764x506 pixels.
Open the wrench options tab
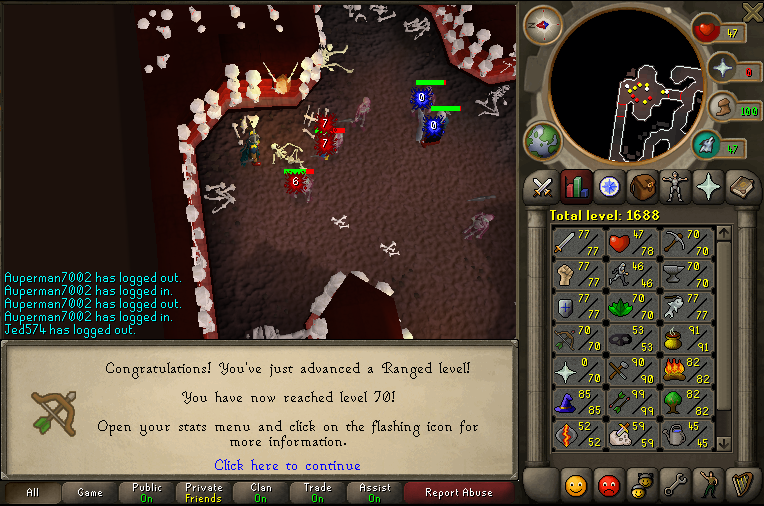pos(675,485)
